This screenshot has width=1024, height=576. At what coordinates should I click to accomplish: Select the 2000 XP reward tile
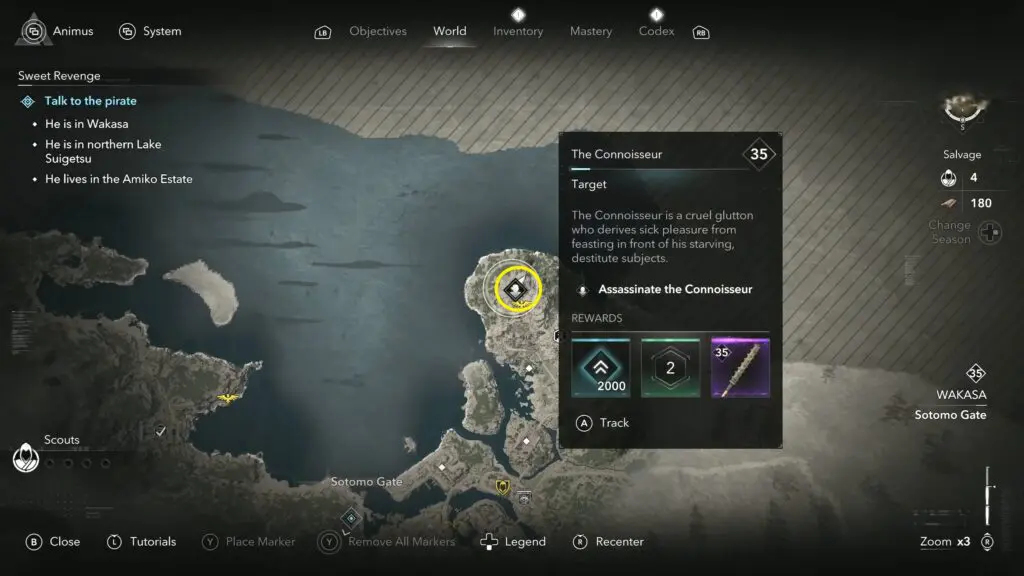(x=600, y=367)
